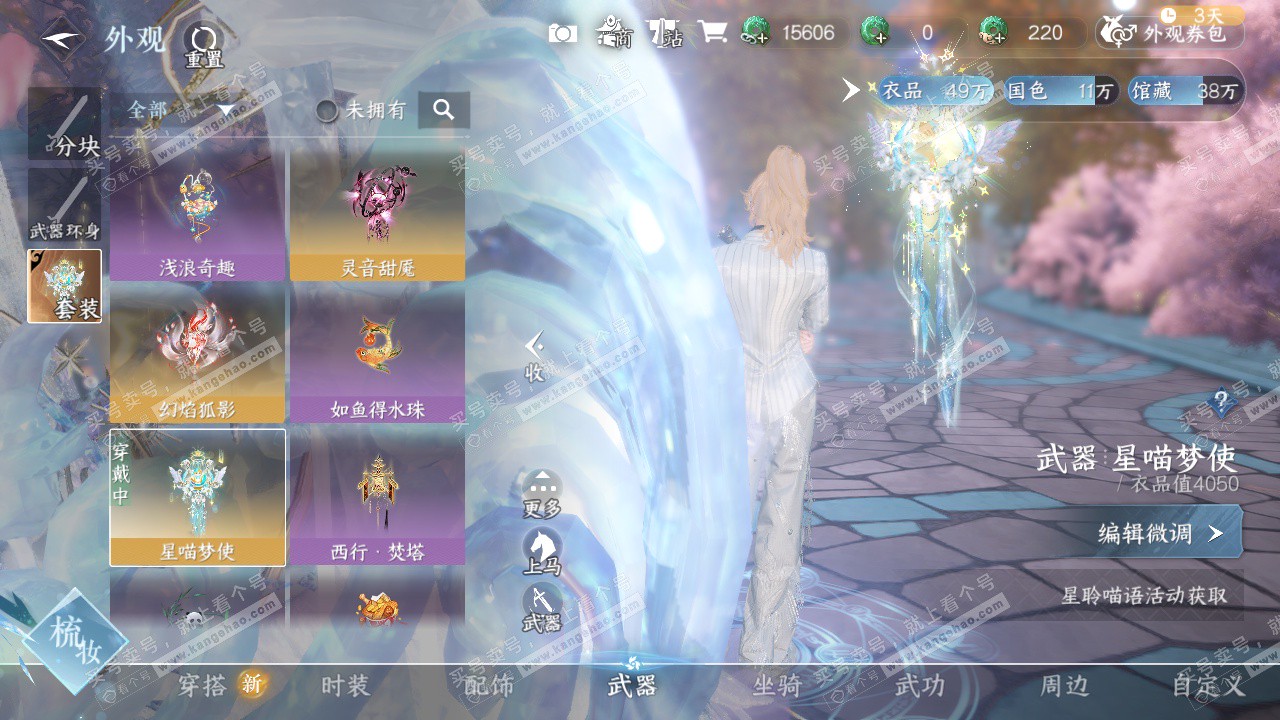1280x720 pixels.
Task: Open 编辑微调 fine-tuning
Action: click(x=1166, y=533)
